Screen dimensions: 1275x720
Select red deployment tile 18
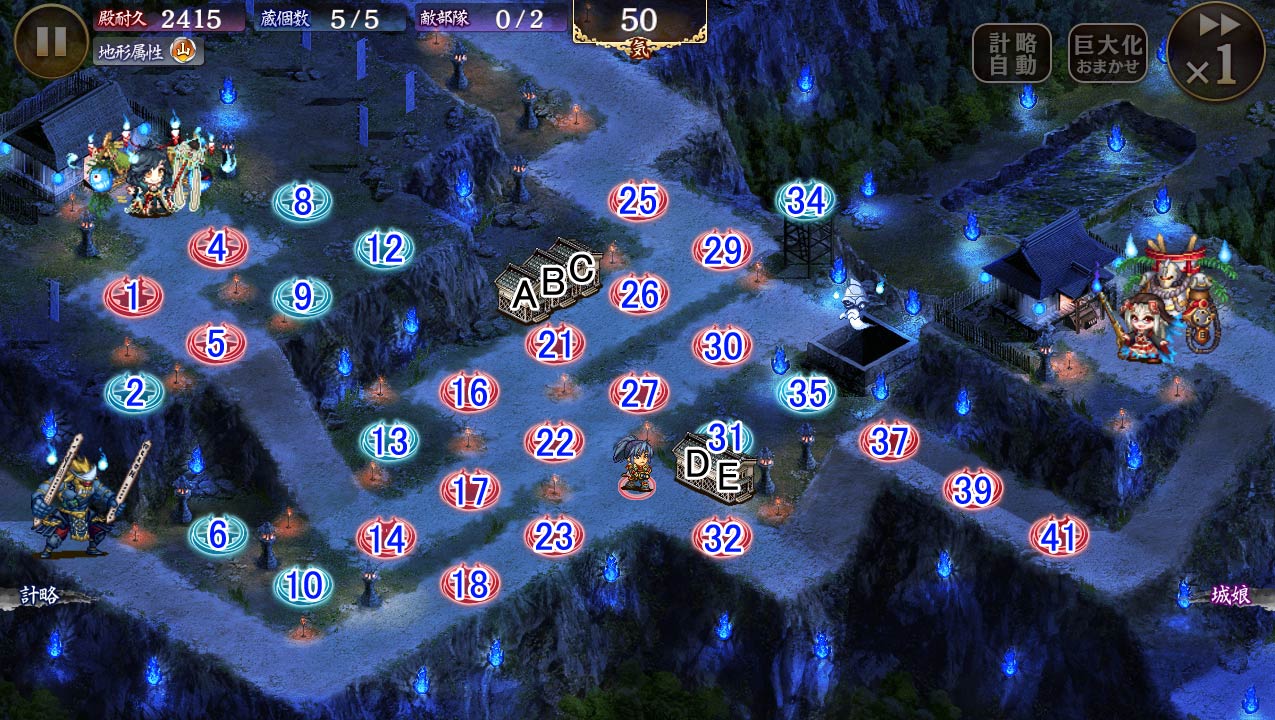tap(470, 584)
